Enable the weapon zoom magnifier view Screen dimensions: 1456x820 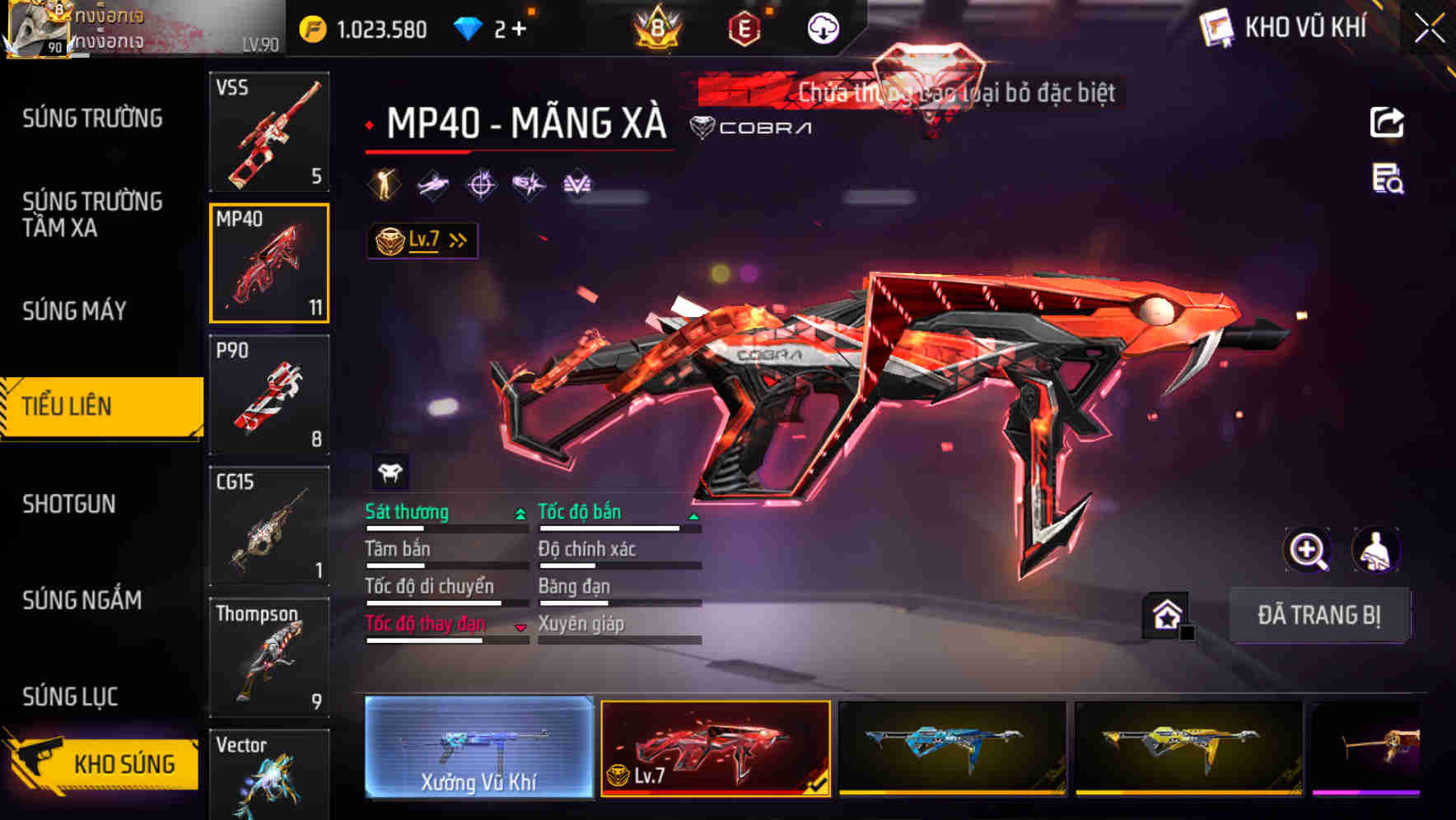(1307, 550)
